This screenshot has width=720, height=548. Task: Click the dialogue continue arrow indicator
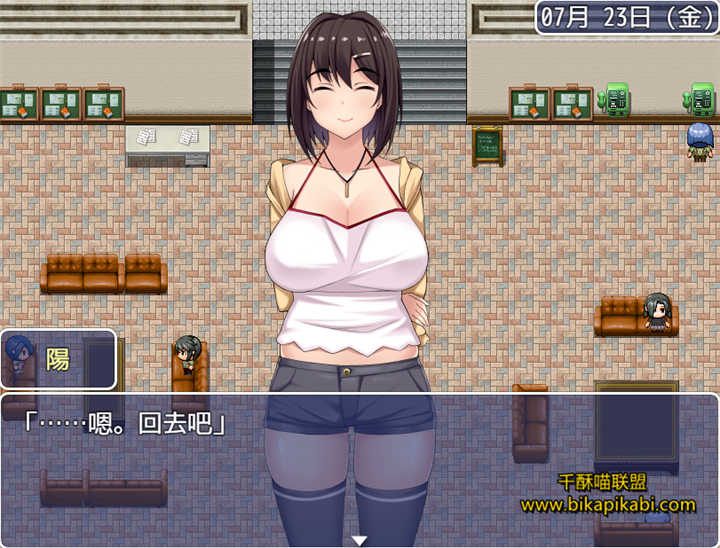(359, 540)
